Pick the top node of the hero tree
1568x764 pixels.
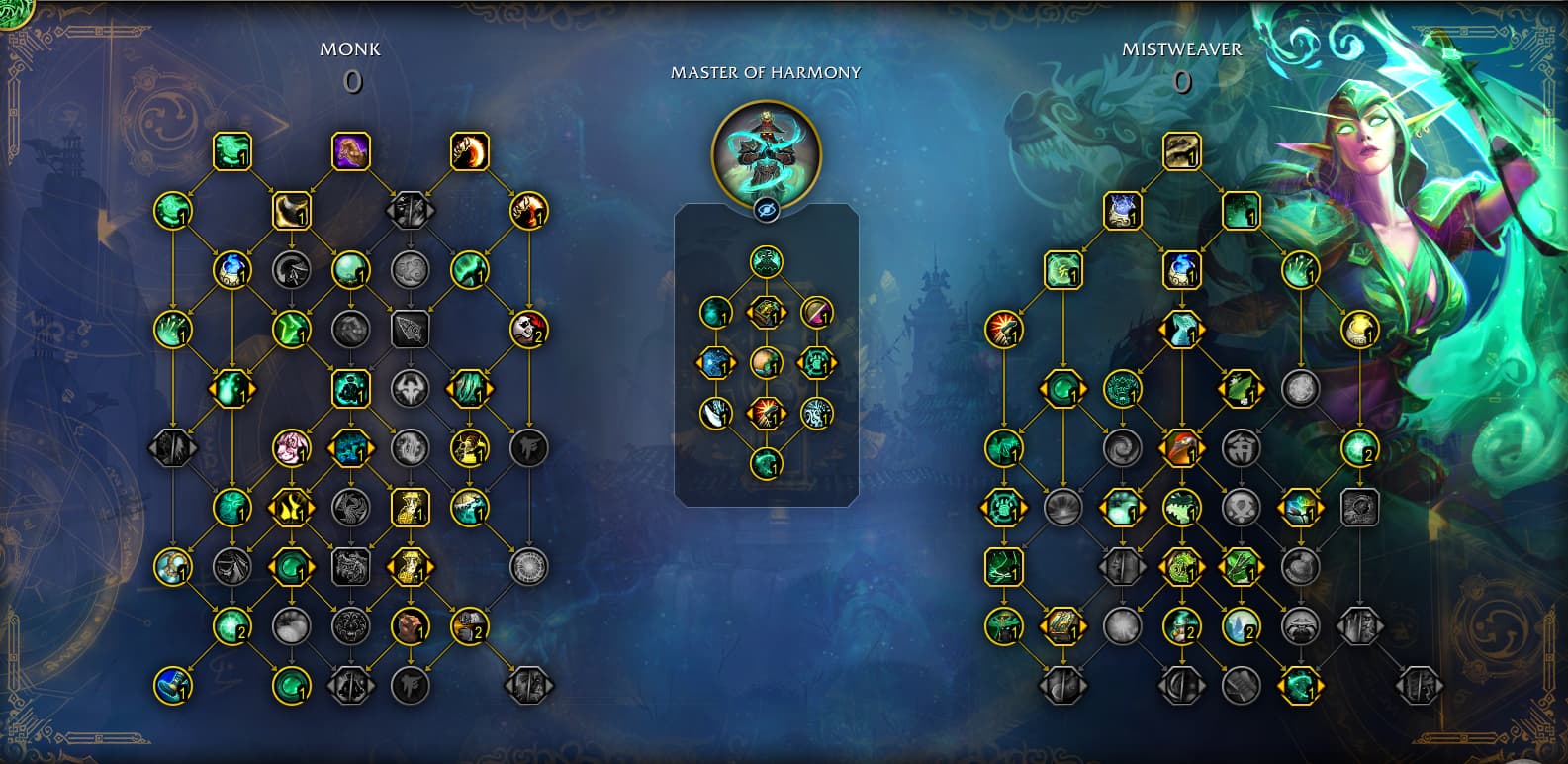tap(766, 262)
